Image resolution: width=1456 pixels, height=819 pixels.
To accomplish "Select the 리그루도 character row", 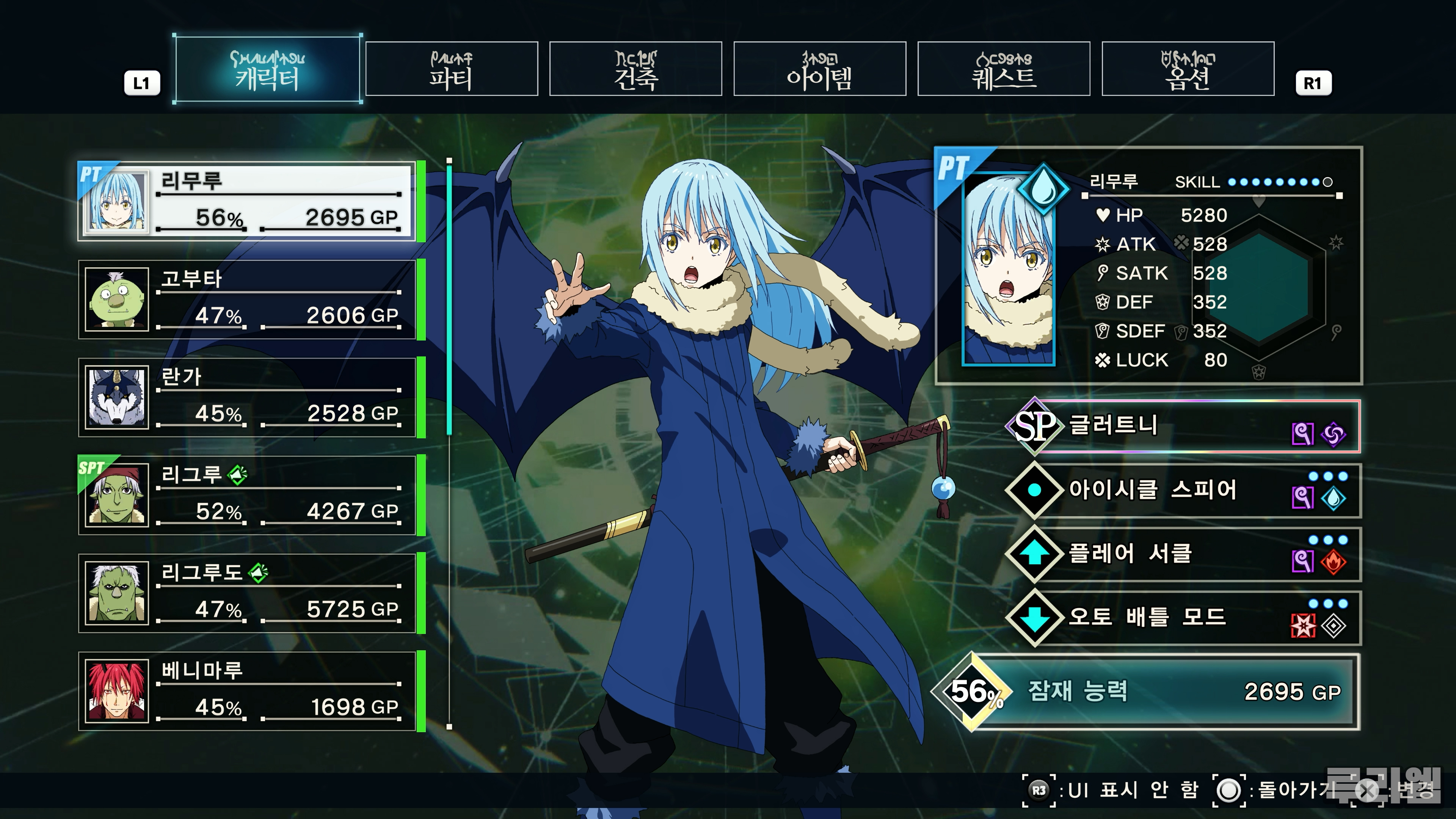I will (248, 593).
